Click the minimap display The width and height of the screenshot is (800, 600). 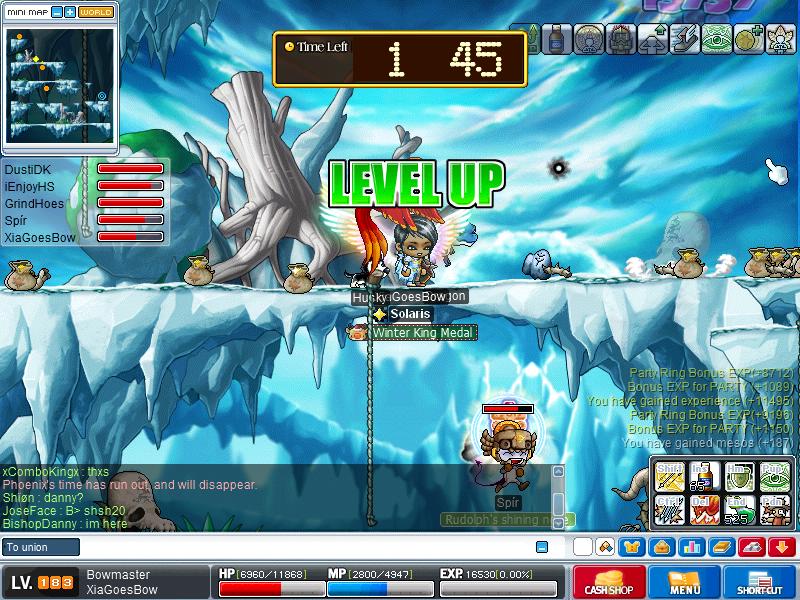60,83
